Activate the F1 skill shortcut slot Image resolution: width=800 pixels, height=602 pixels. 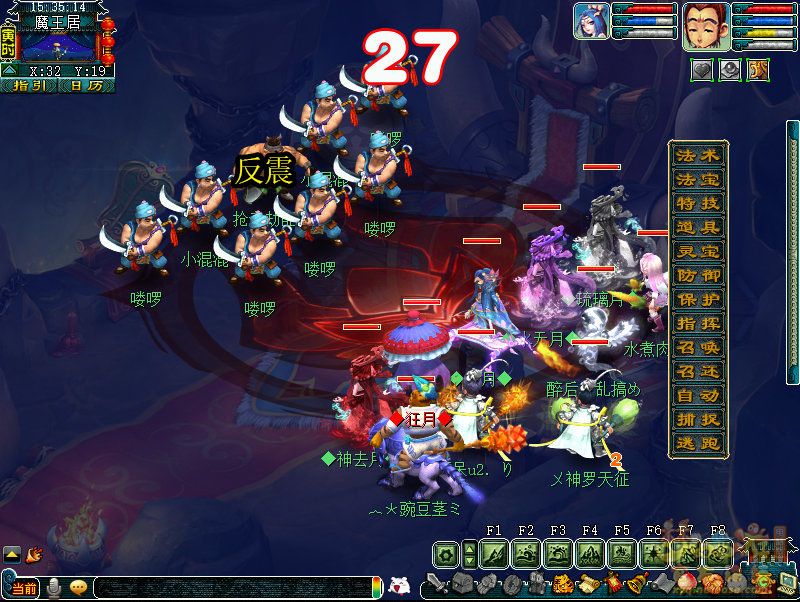click(x=494, y=553)
